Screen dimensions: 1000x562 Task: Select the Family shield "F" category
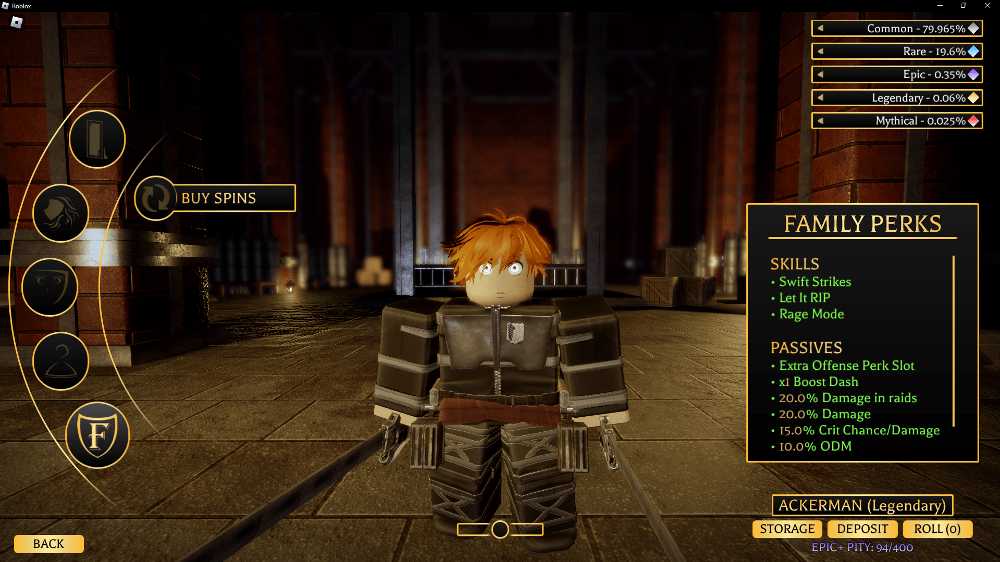point(97,436)
